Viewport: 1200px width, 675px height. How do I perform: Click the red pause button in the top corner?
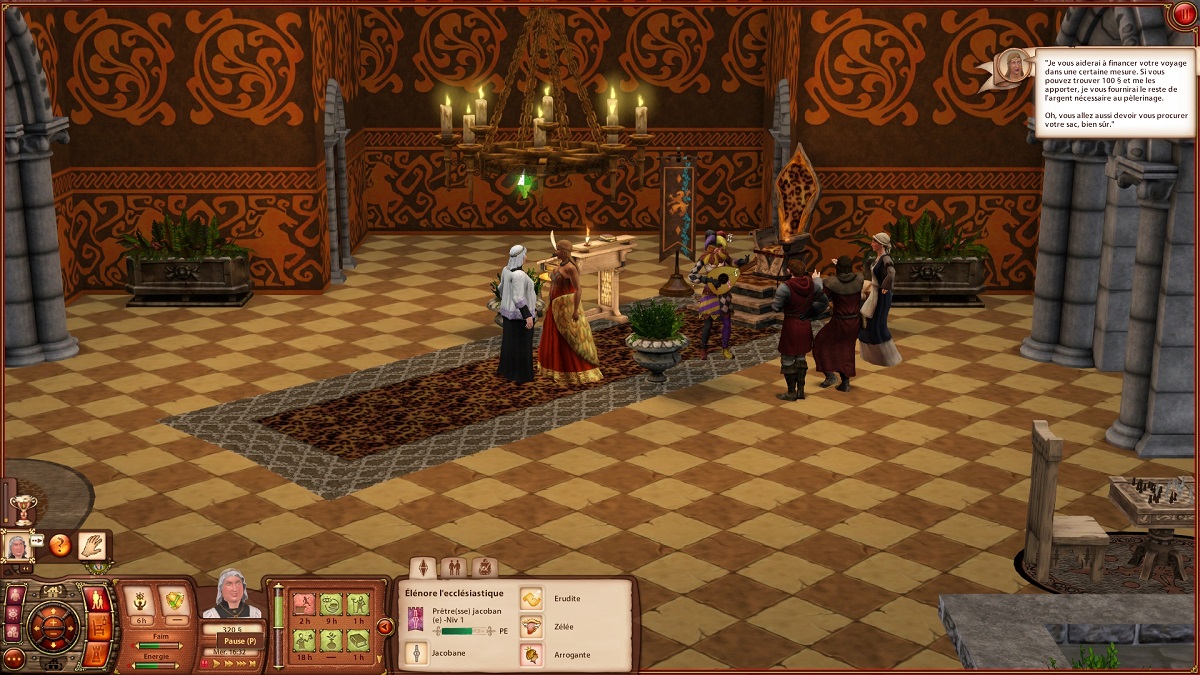[x=1184, y=15]
